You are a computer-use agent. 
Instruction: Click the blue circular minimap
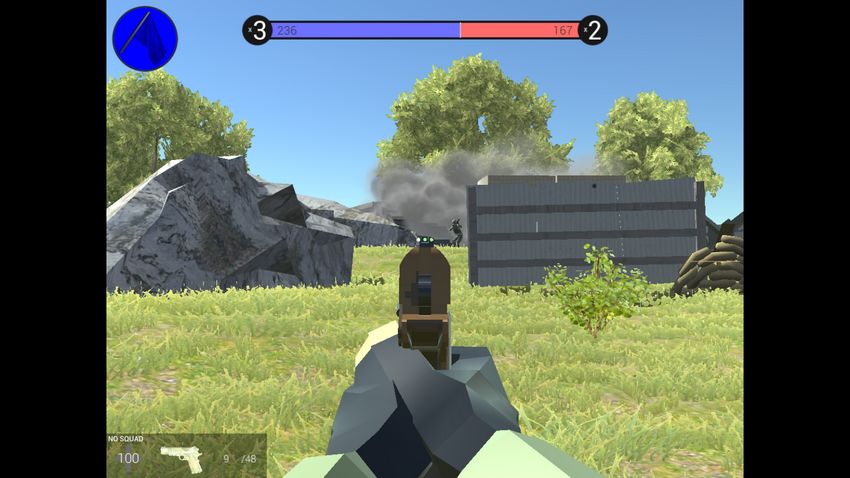[145, 39]
